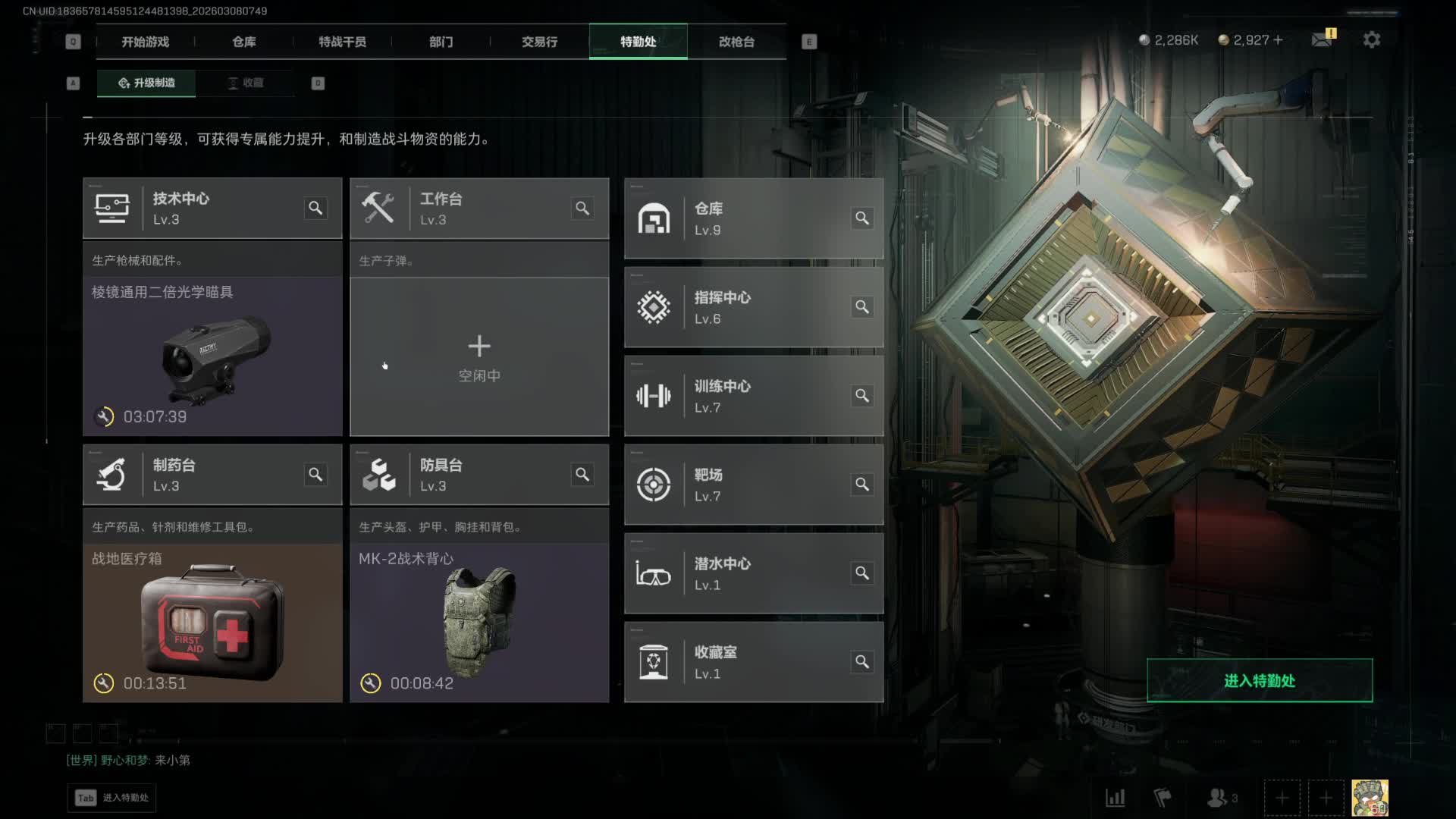Screen dimensions: 1456x819
Task: Open the settings gear icon
Action: click(x=1371, y=39)
